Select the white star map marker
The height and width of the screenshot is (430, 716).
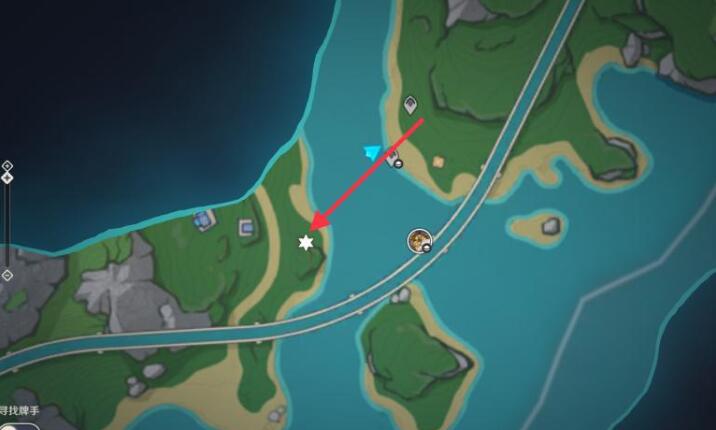point(306,243)
